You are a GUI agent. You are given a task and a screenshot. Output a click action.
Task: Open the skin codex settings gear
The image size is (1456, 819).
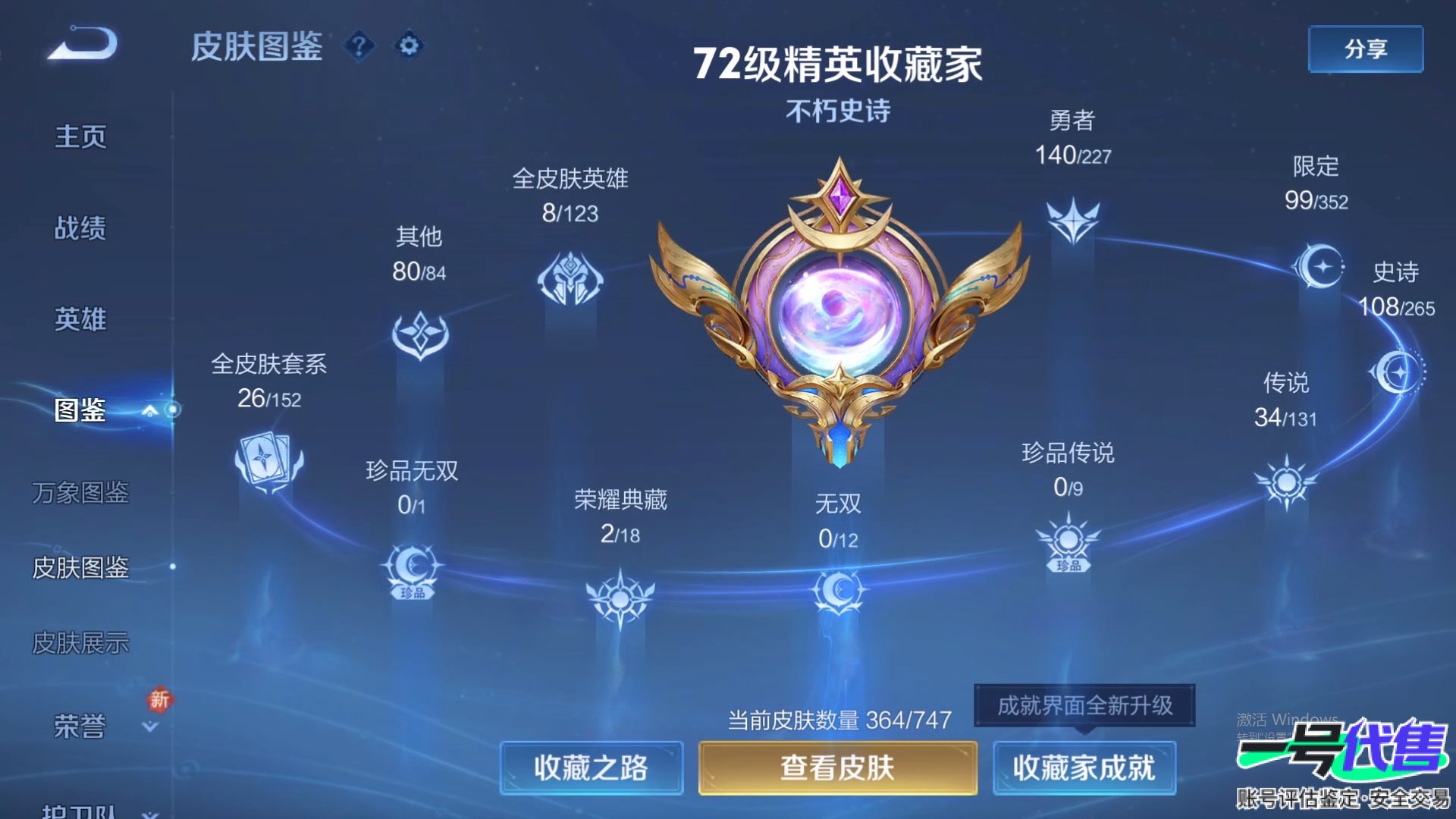pyautogui.click(x=408, y=47)
